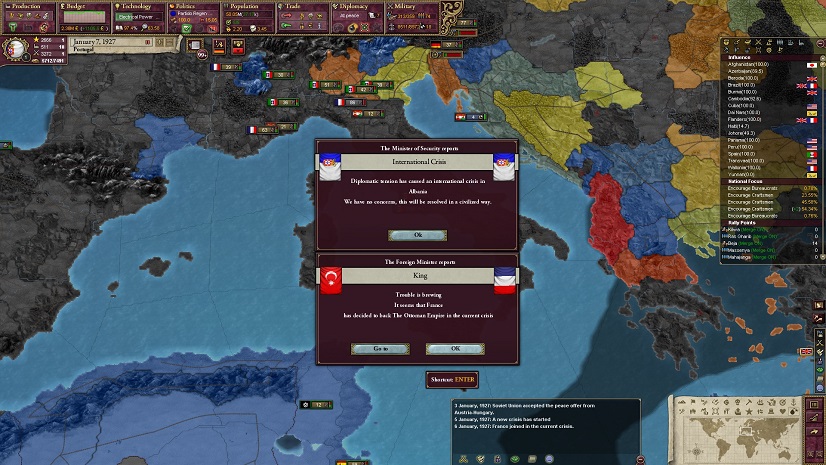Open the Production tab
This screenshot has height=465, width=826.
28,6
